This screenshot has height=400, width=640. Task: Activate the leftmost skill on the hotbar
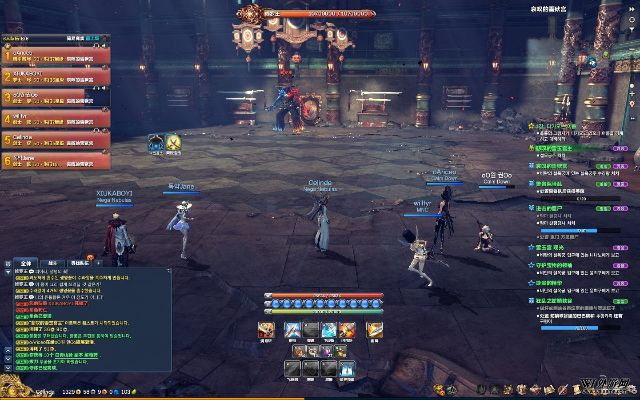point(269,329)
